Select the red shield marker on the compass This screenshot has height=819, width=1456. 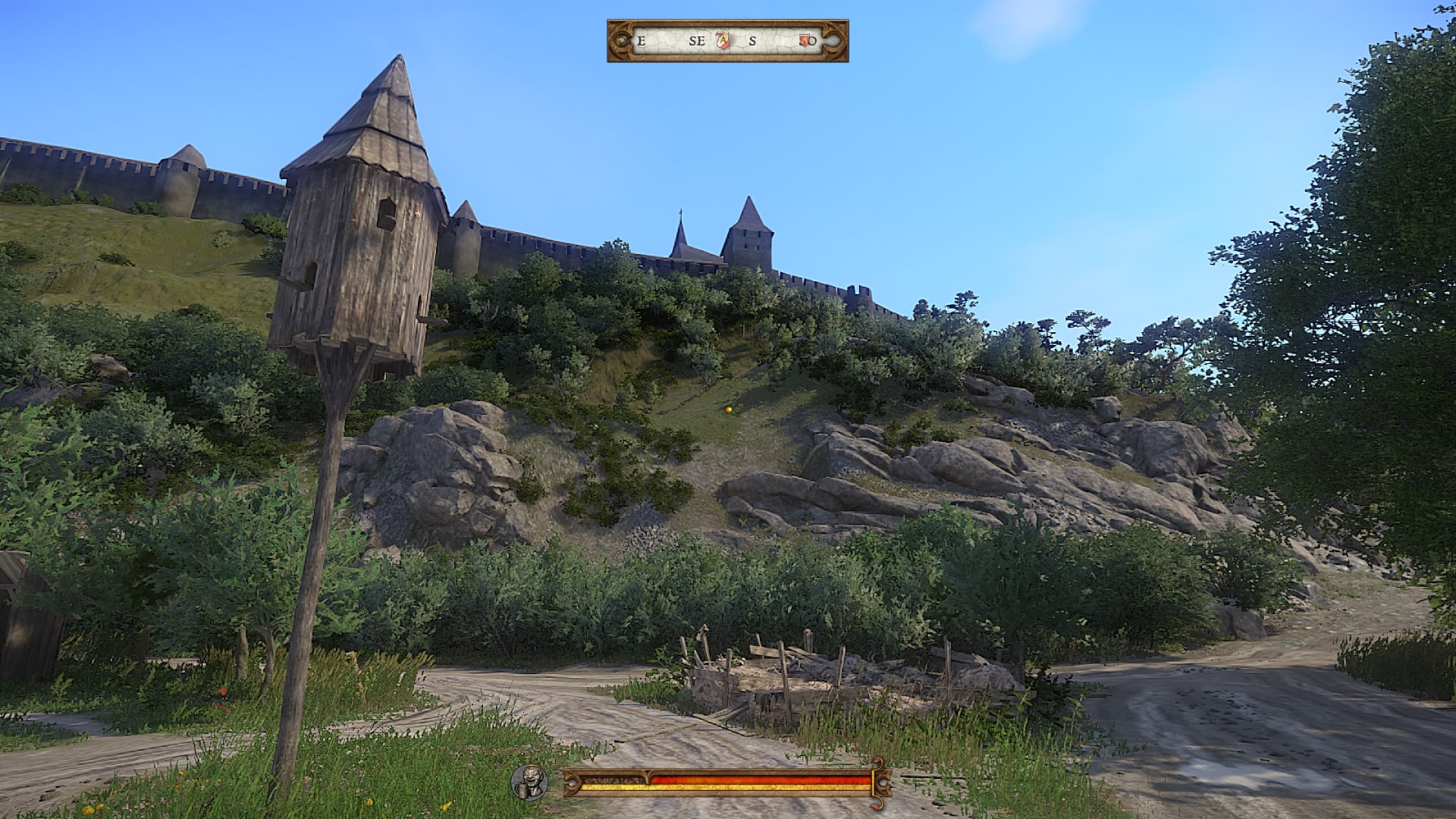805,41
